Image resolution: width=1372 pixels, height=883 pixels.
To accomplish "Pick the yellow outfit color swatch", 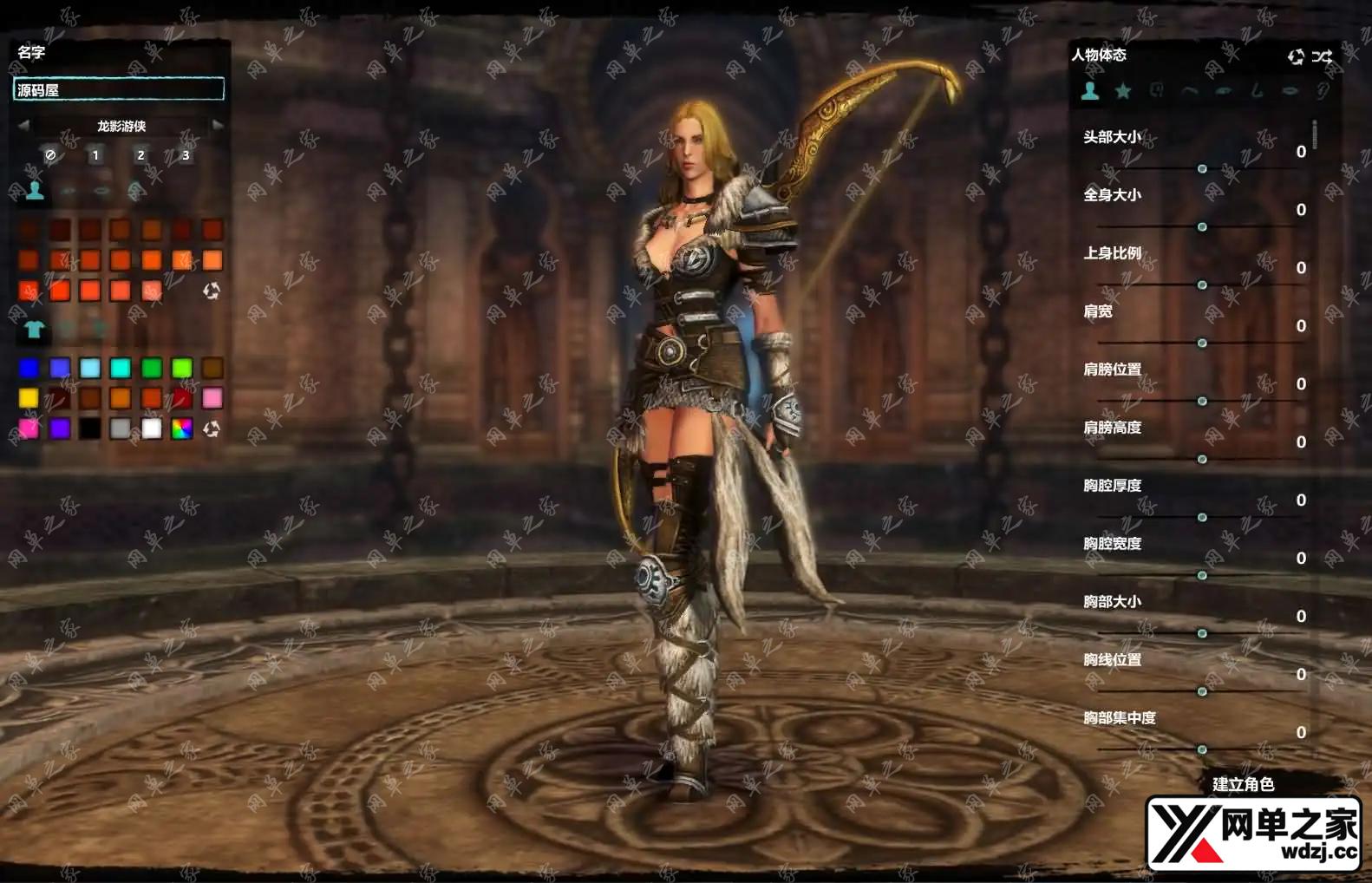I will point(29,398).
